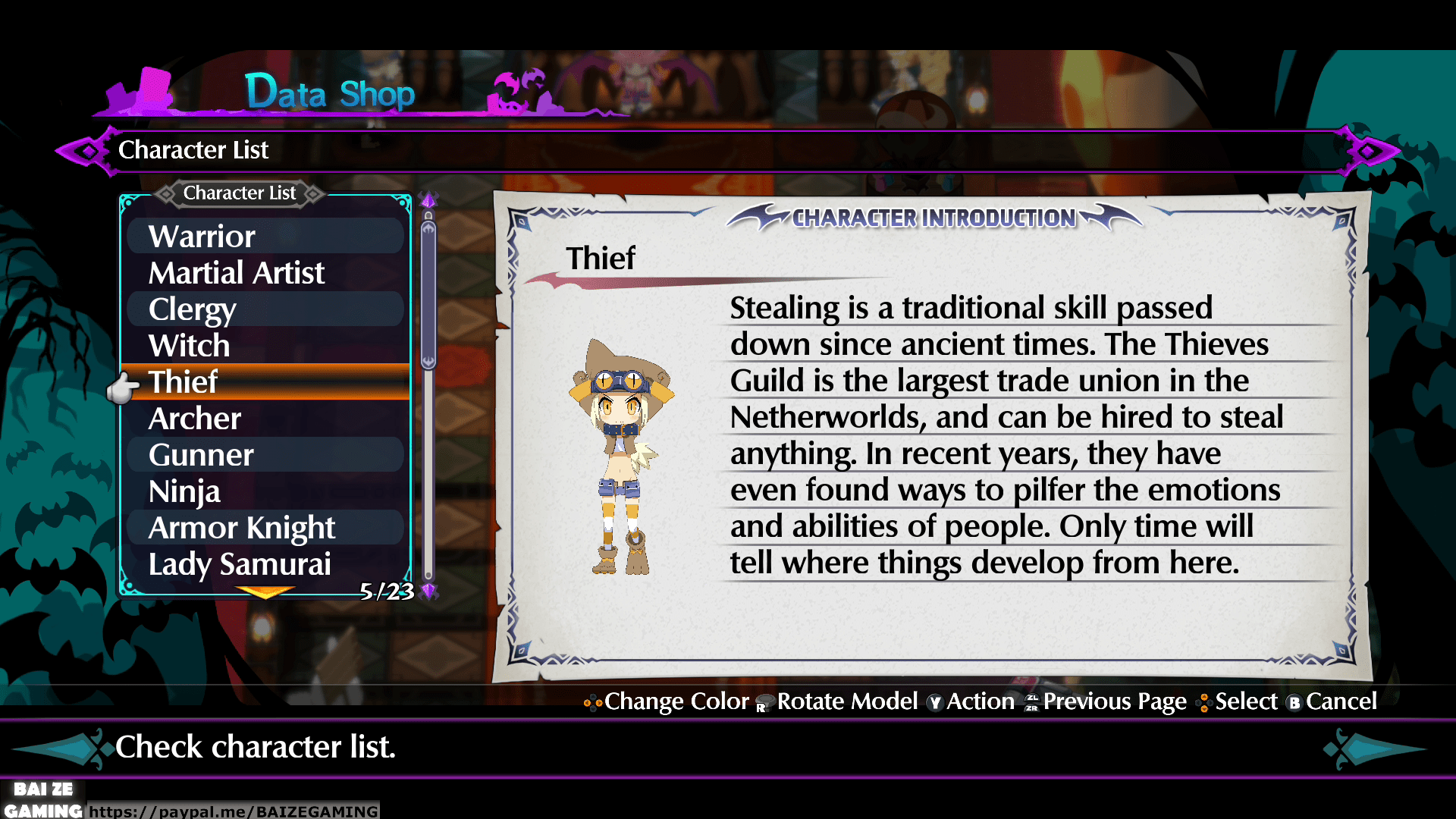This screenshot has width=1456, height=819.
Task: Select Witch from the character list
Action: [x=189, y=346]
